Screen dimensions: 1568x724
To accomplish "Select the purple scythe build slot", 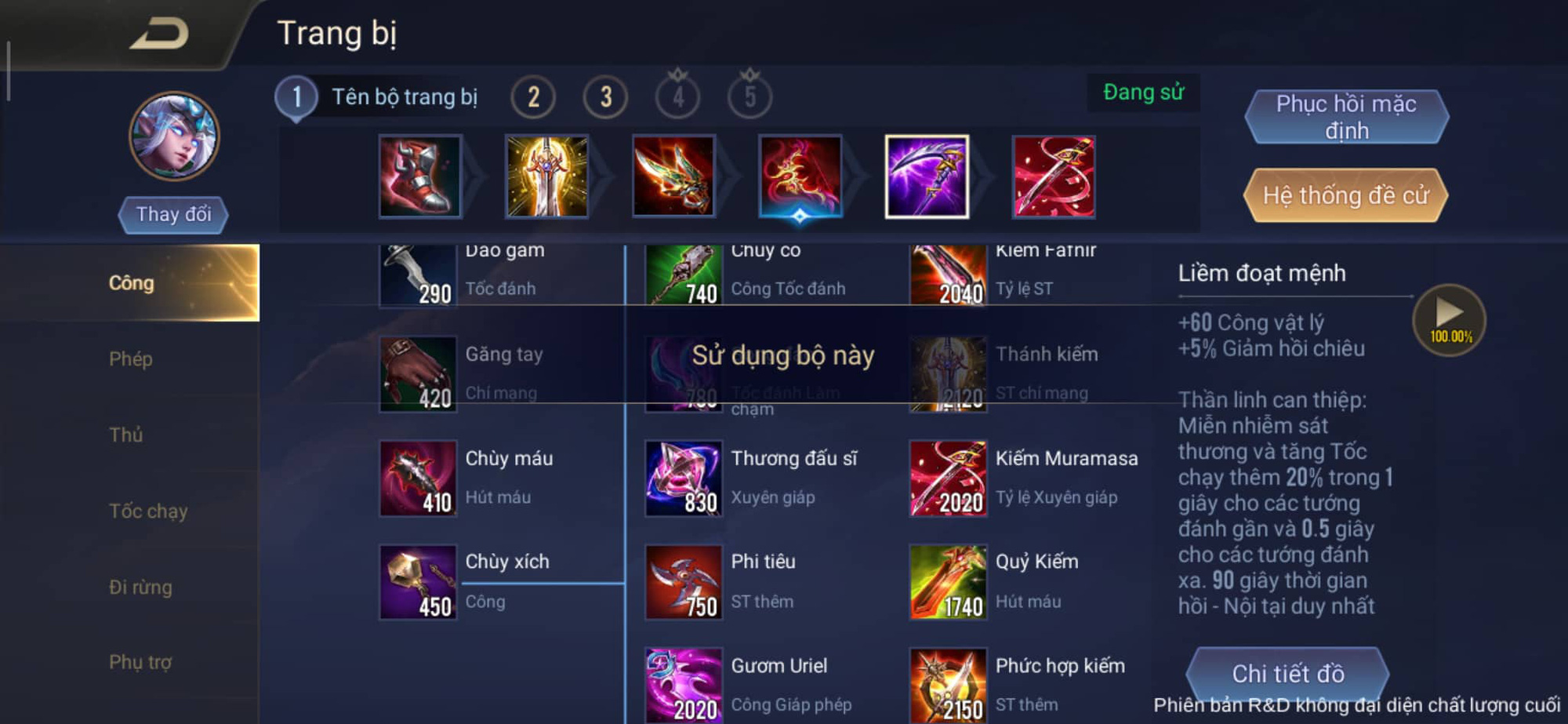I will (927, 176).
